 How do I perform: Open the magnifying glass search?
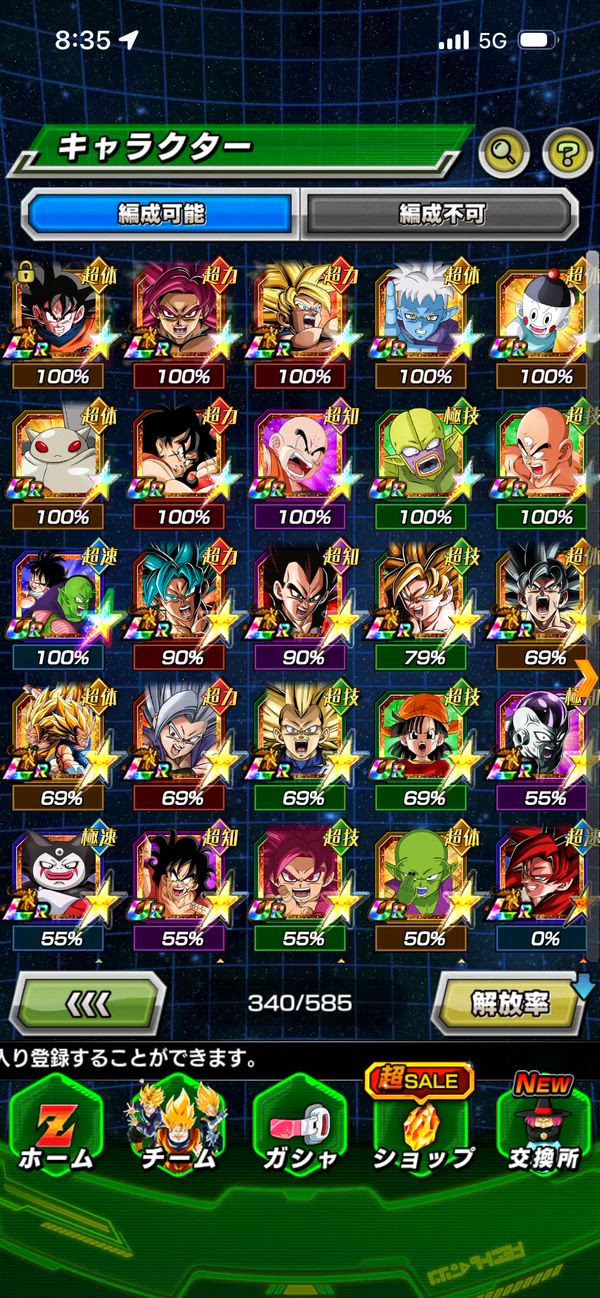[x=504, y=153]
